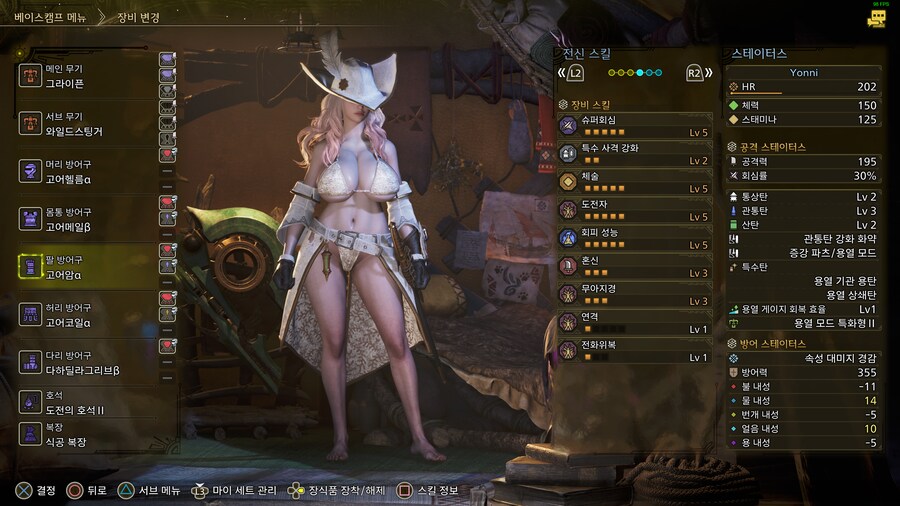
Task: Open 마이 세트 관리 set management
Action: pos(237,491)
